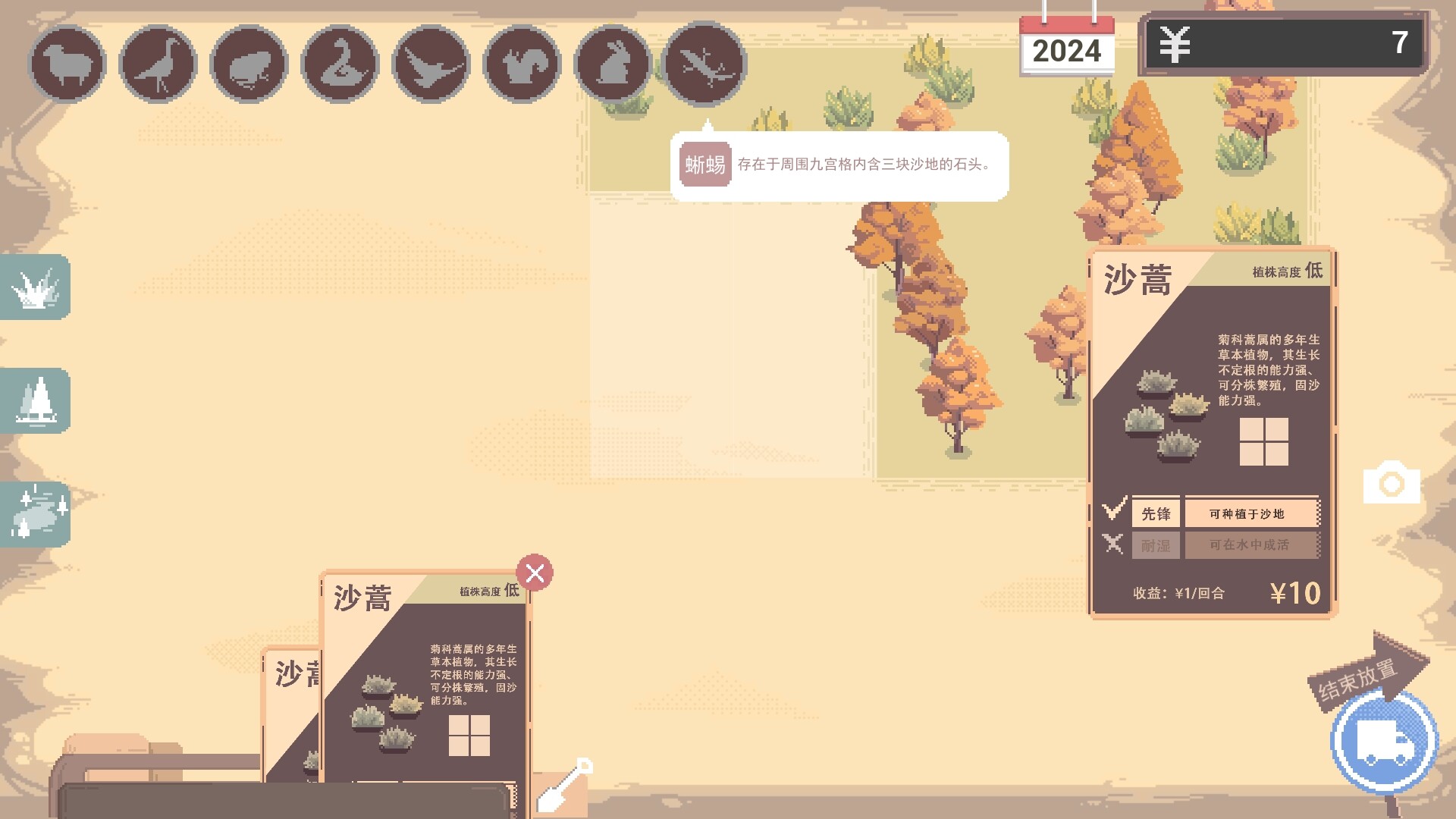Toggle the 先锋 trait checkmark on the card
The width and height of the screenshot is (1456, 819).
1113,511
